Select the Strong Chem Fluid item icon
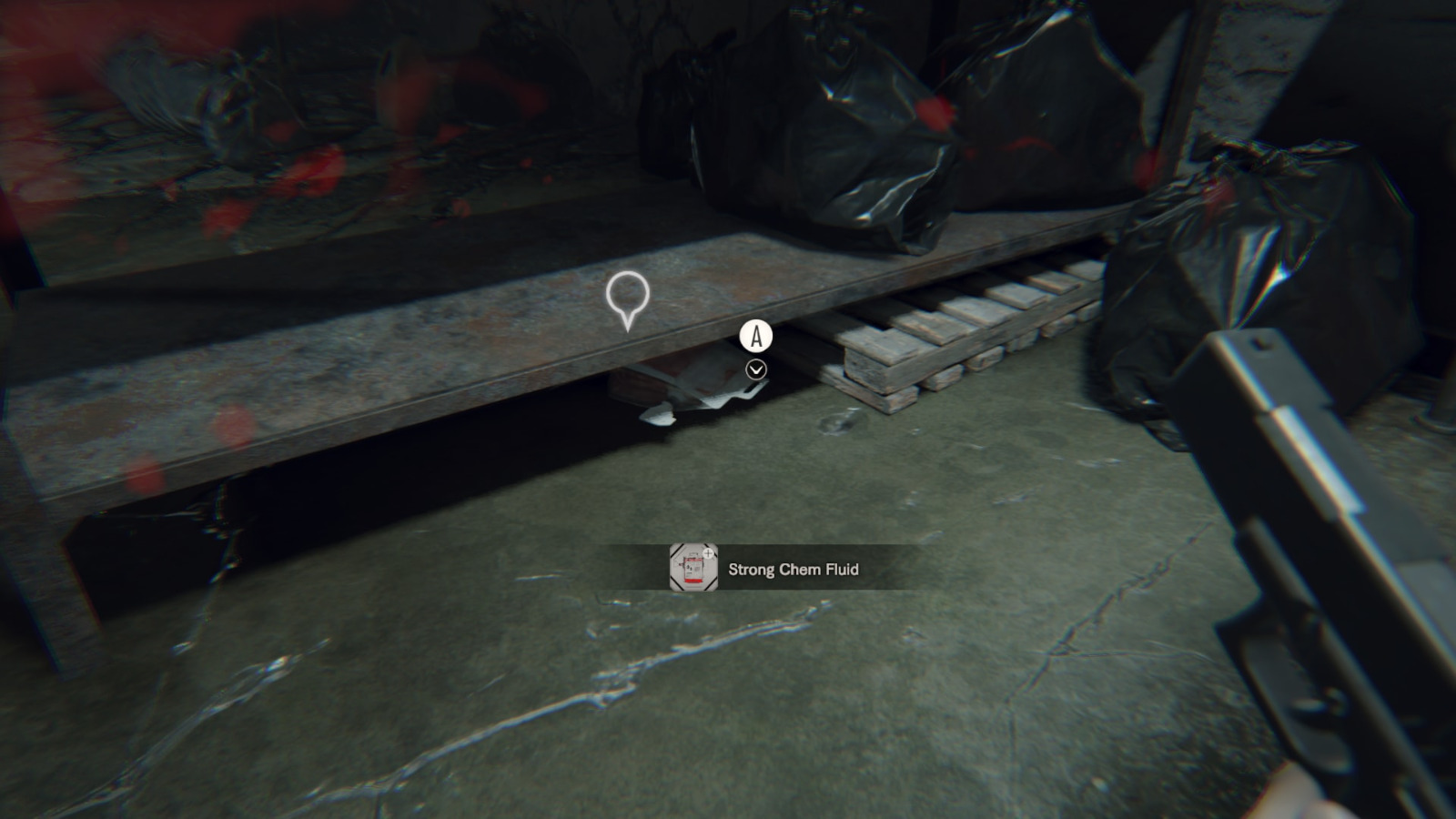Image resolution: width=1456 pixels, height=819 pixels. [693, 568]
